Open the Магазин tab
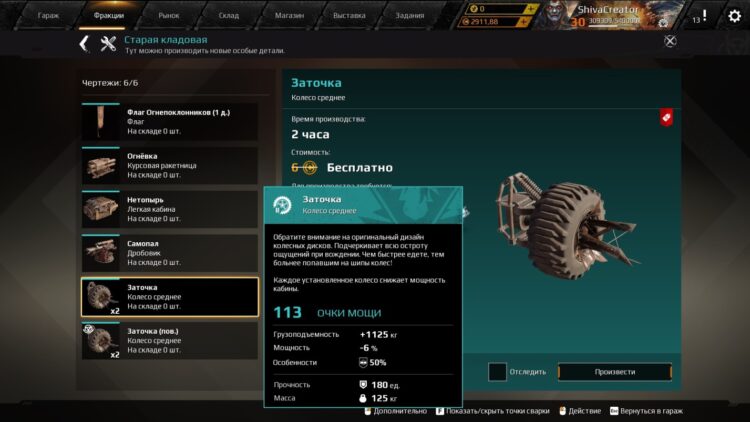 coord(289,16)
